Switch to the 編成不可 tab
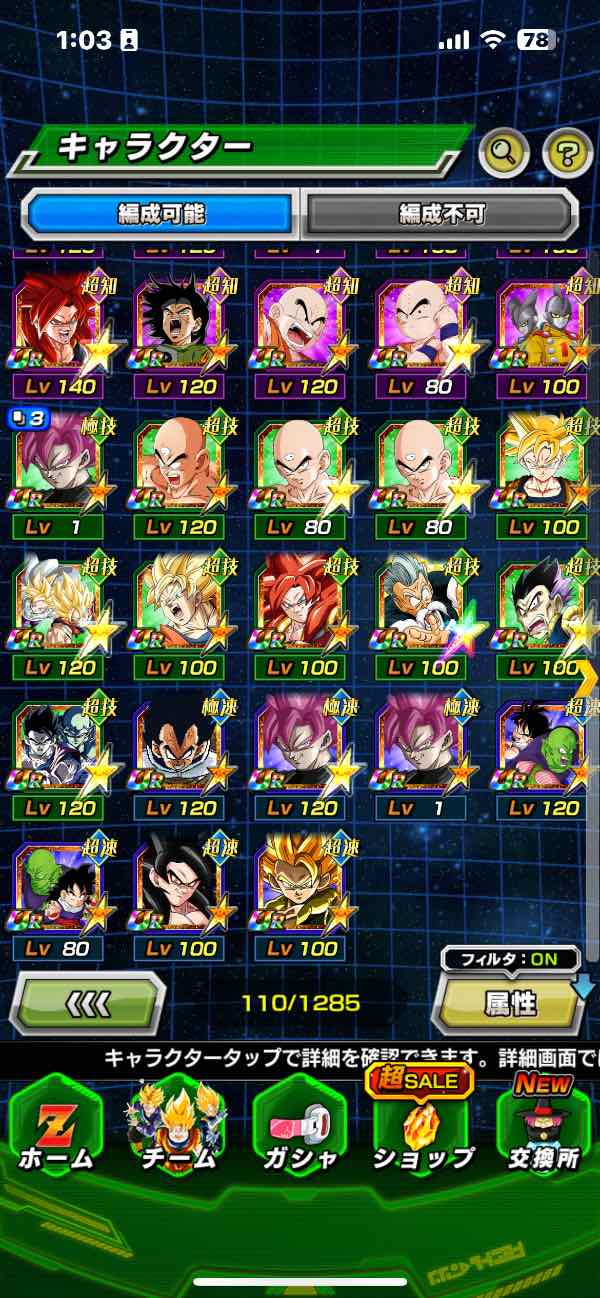This screenshot has width=600, height=1298. (441, 213)
